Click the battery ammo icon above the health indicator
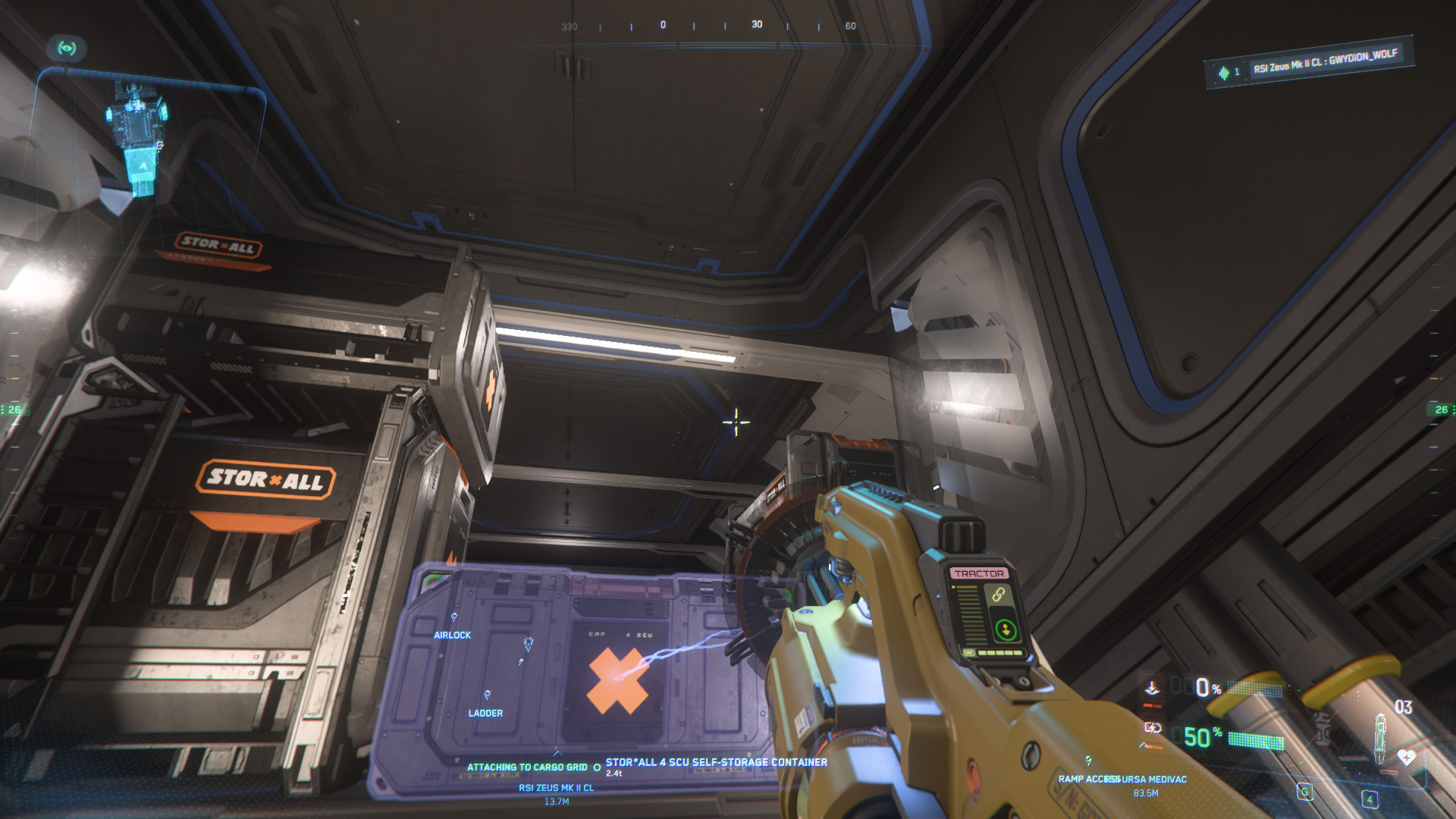This screenshot has width=1456, height=819. pos(1380,738)
